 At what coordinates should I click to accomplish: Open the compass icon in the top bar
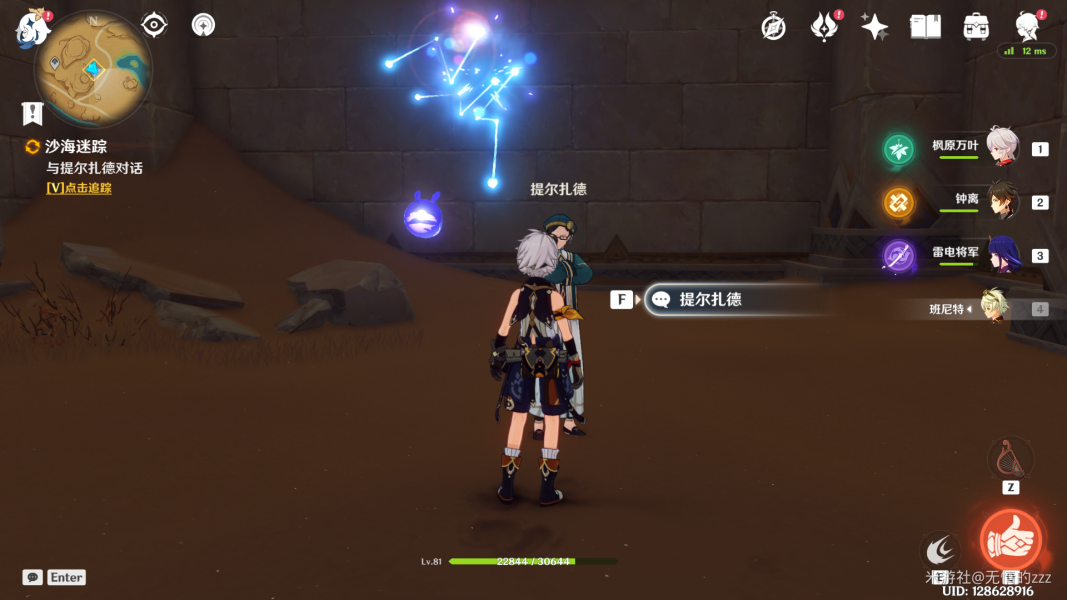[x=773, y=27]
